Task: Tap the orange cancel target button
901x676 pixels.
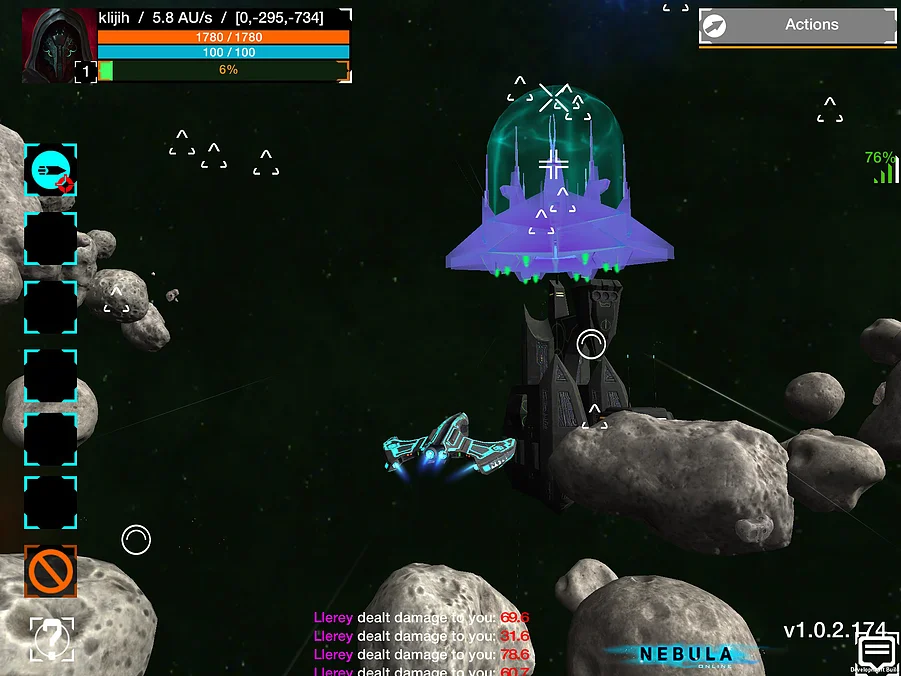Action: pyautogui.click(x=51, y=571)
